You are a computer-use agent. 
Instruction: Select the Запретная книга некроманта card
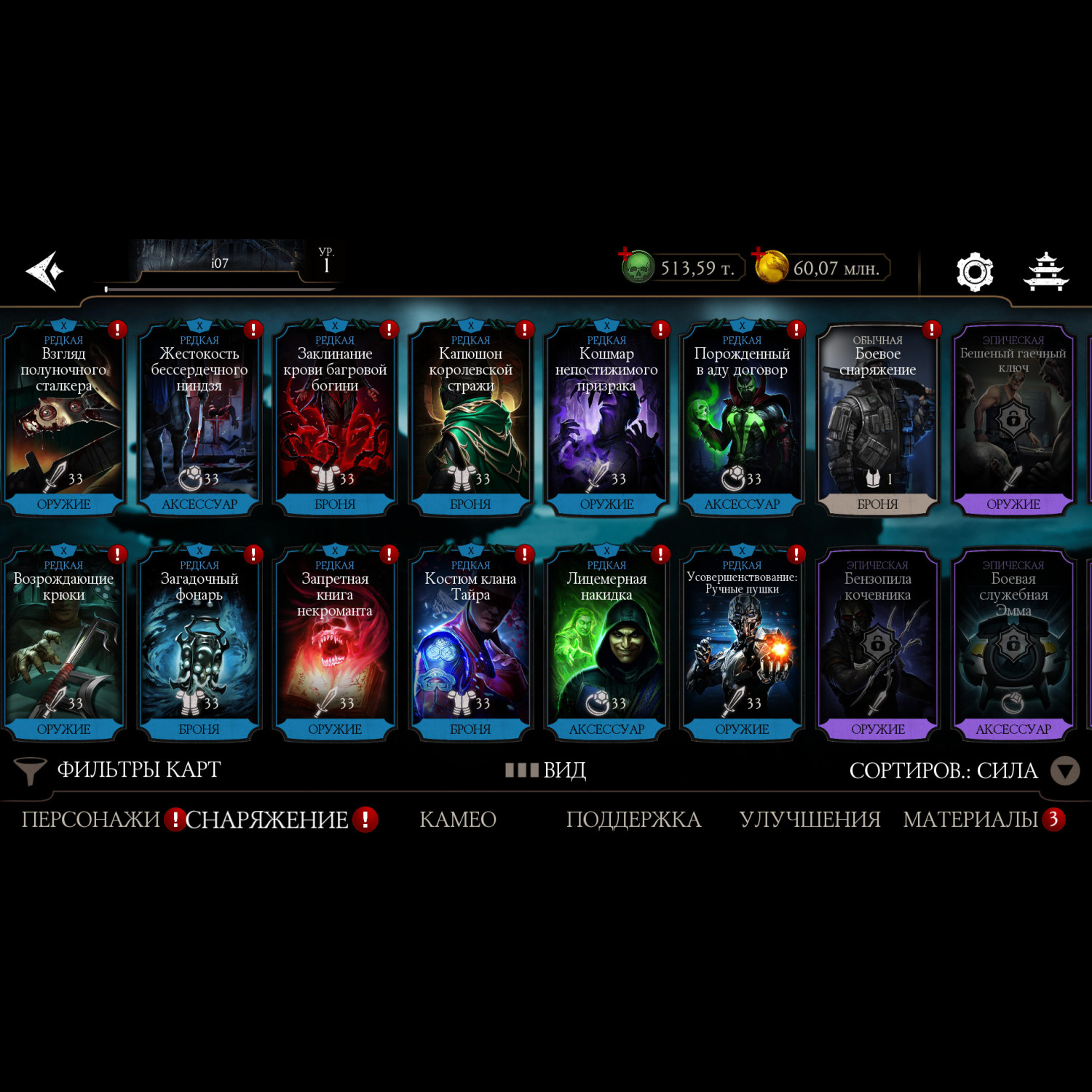click(335, 644)
